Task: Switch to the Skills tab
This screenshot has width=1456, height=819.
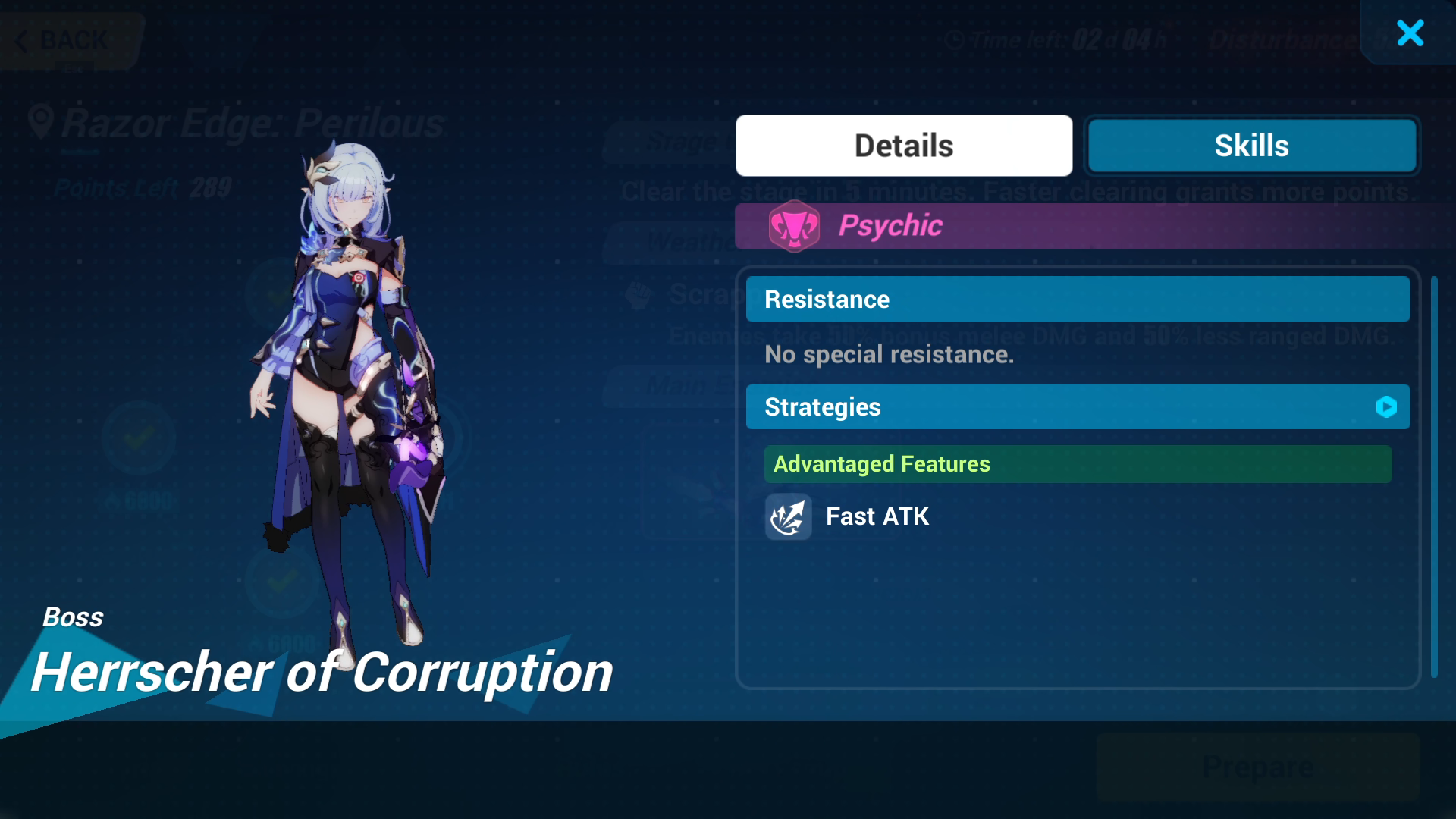Action: coord(1251,146)
